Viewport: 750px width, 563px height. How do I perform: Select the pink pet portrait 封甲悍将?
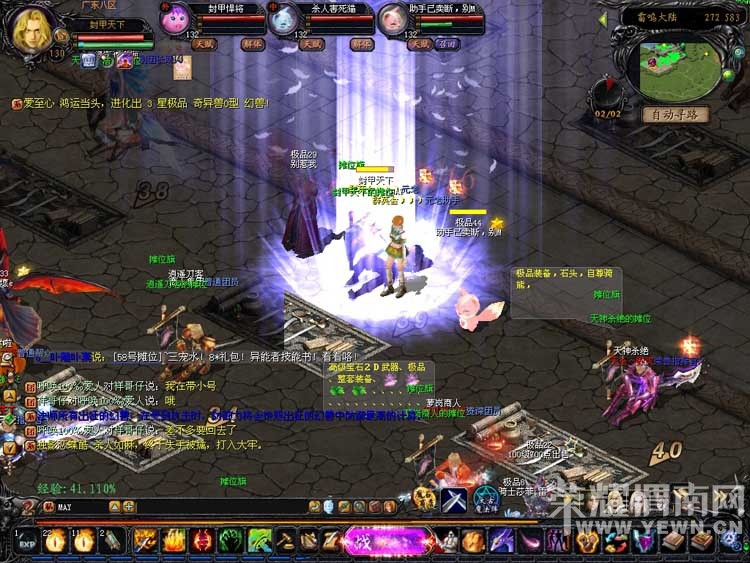coord(175,19)
